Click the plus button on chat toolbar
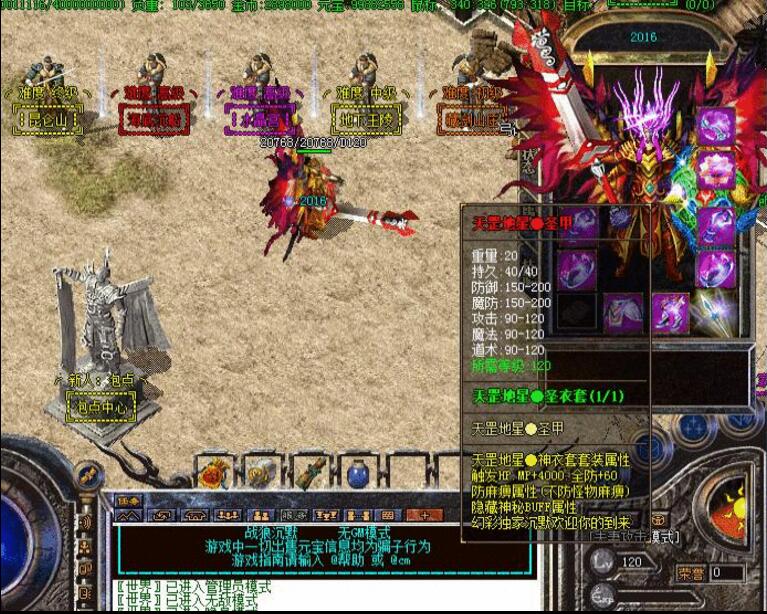 pos(424,515)
